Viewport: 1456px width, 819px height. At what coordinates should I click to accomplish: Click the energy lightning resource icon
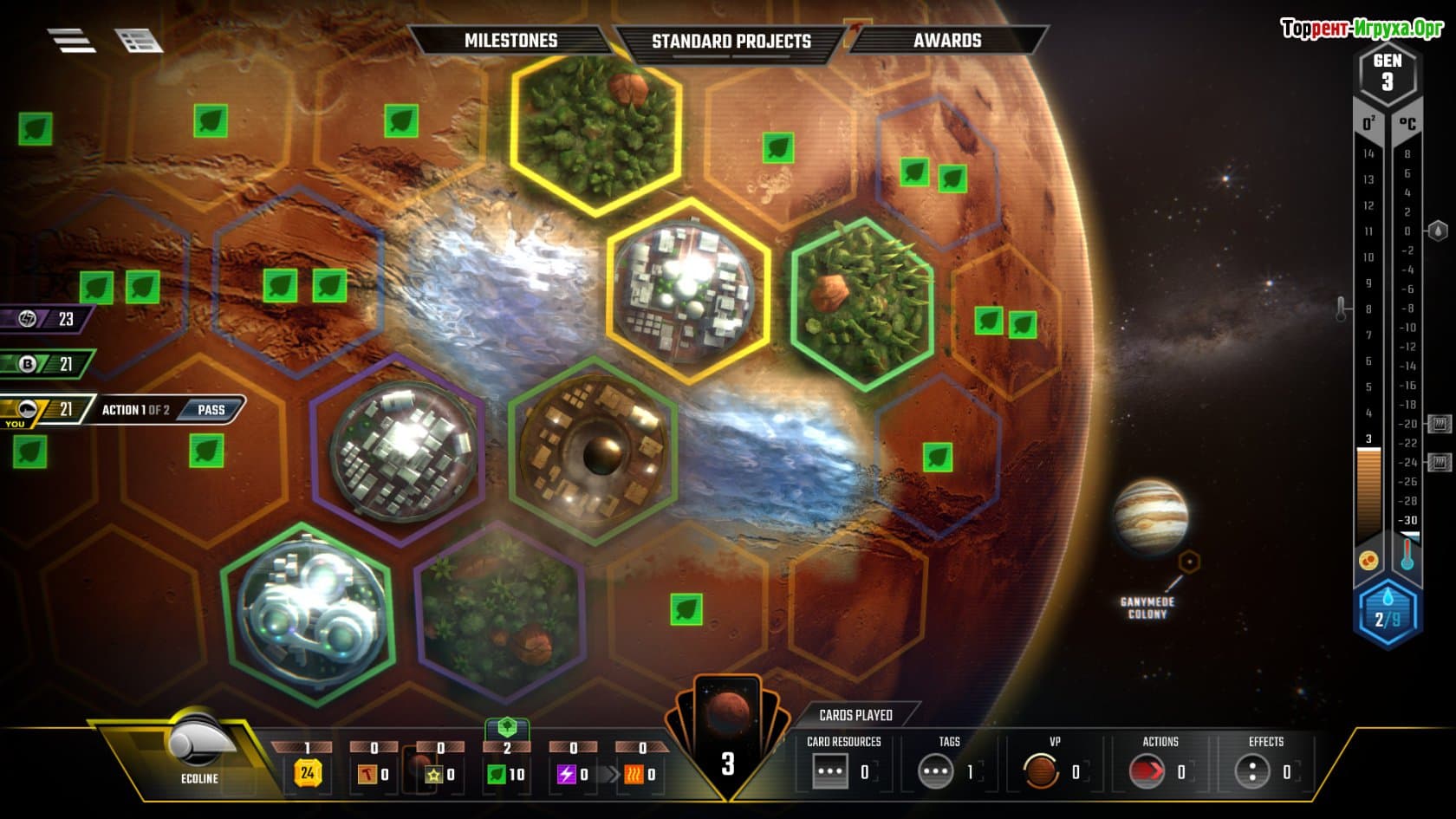pos(567,774)
